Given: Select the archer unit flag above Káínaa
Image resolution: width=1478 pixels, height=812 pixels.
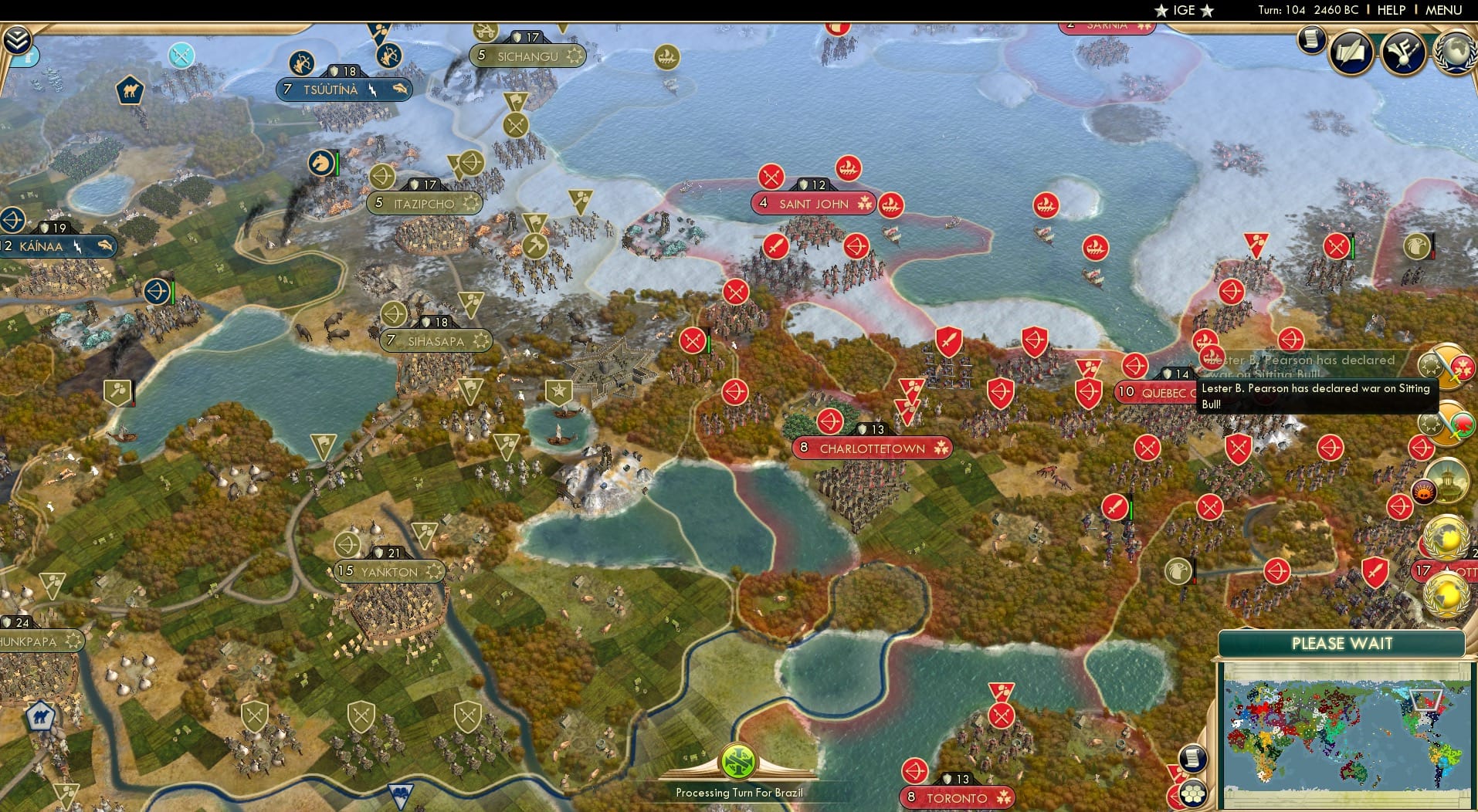Looking at the screenshot, I should click(11, 222).
